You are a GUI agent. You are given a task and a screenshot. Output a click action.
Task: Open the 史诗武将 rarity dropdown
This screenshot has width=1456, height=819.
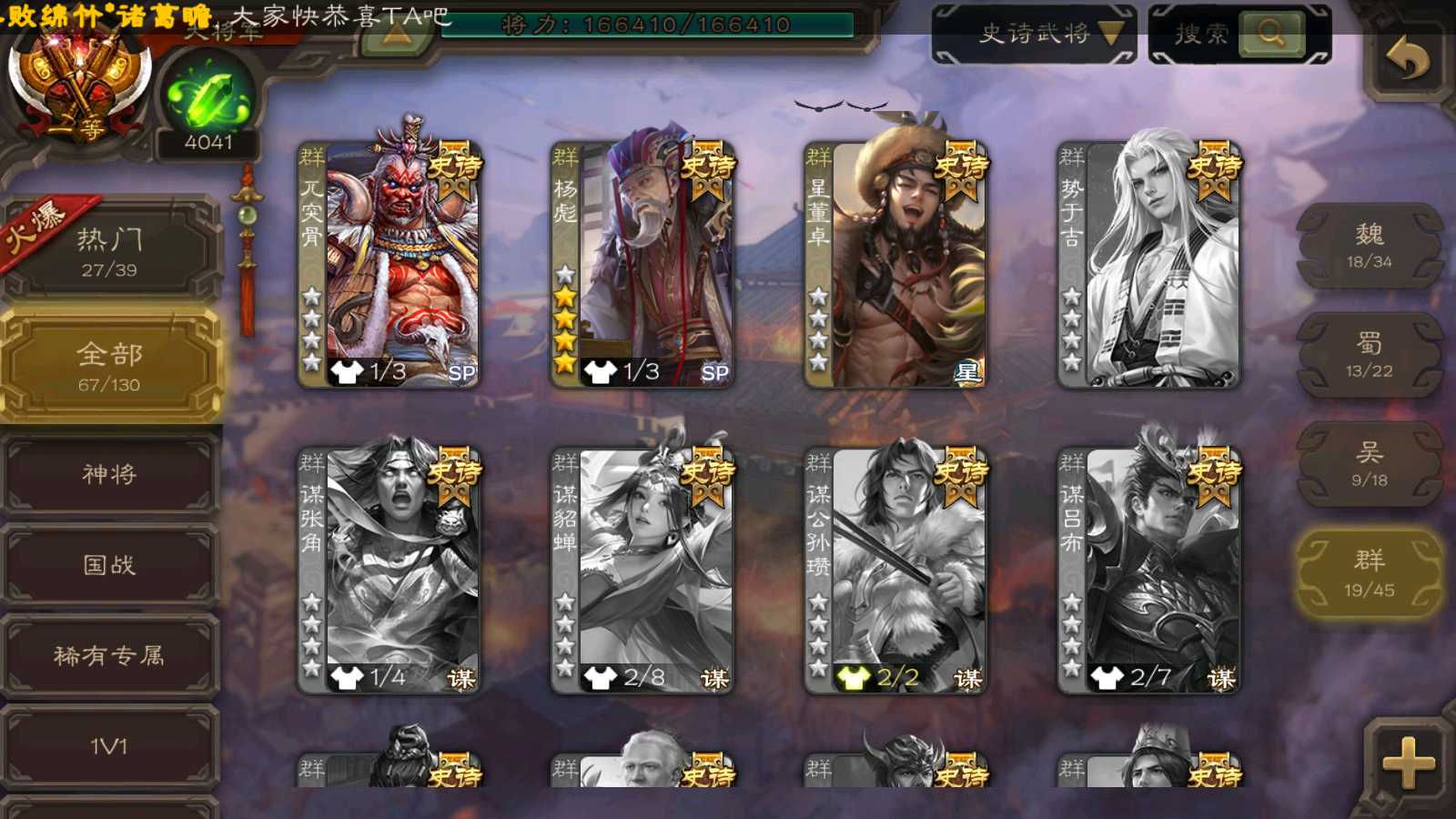[x=1034, y=35]
